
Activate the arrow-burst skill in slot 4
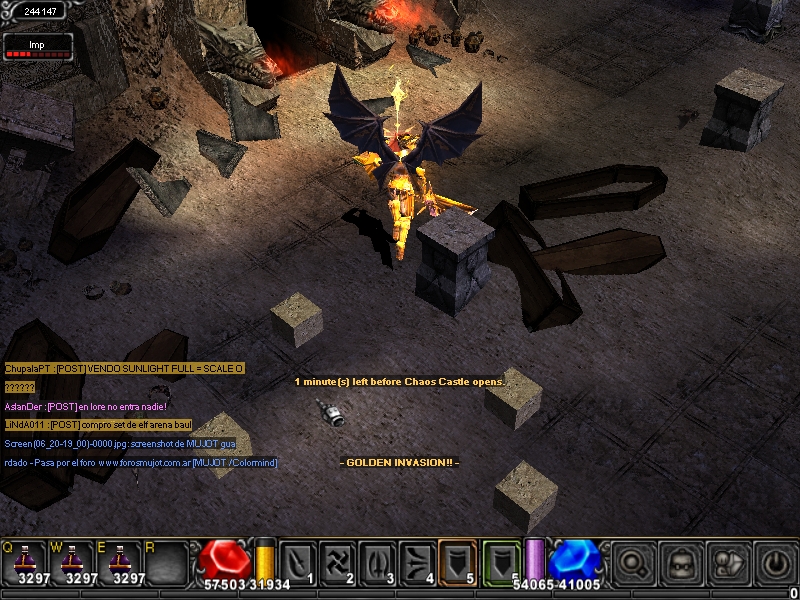click(418, 562)
